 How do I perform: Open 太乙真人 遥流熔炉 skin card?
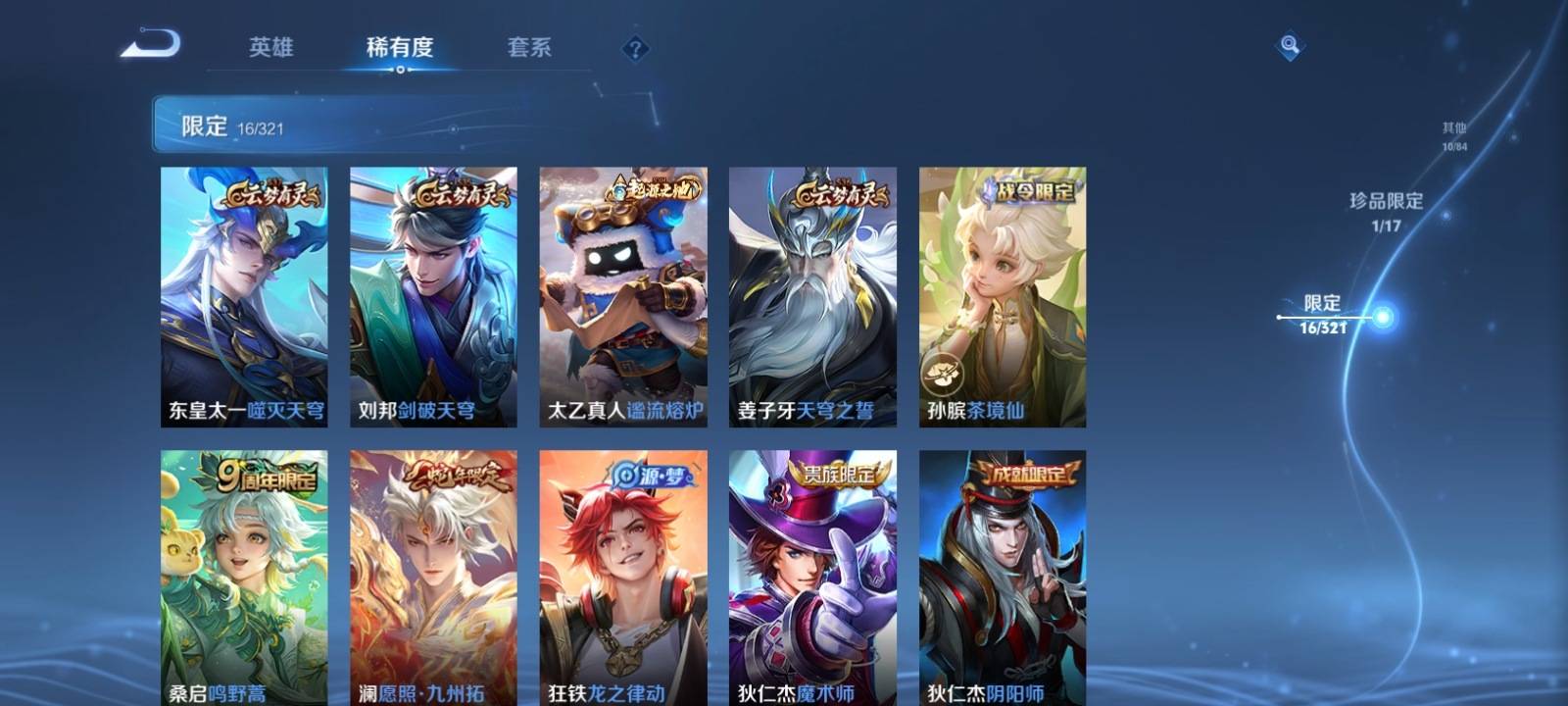[x=623, y=296]
